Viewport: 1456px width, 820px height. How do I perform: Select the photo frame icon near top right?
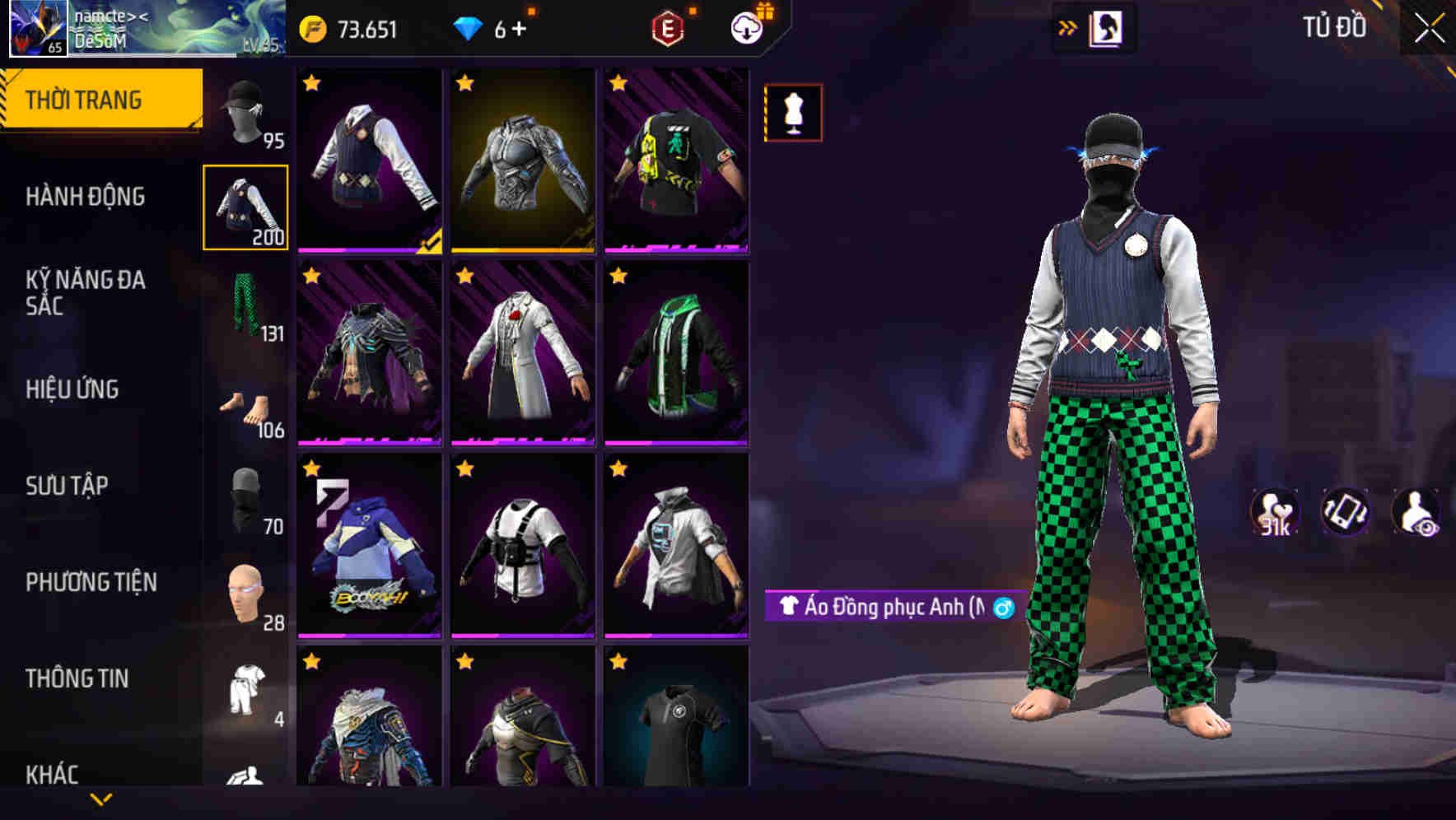pos(1108,27)
